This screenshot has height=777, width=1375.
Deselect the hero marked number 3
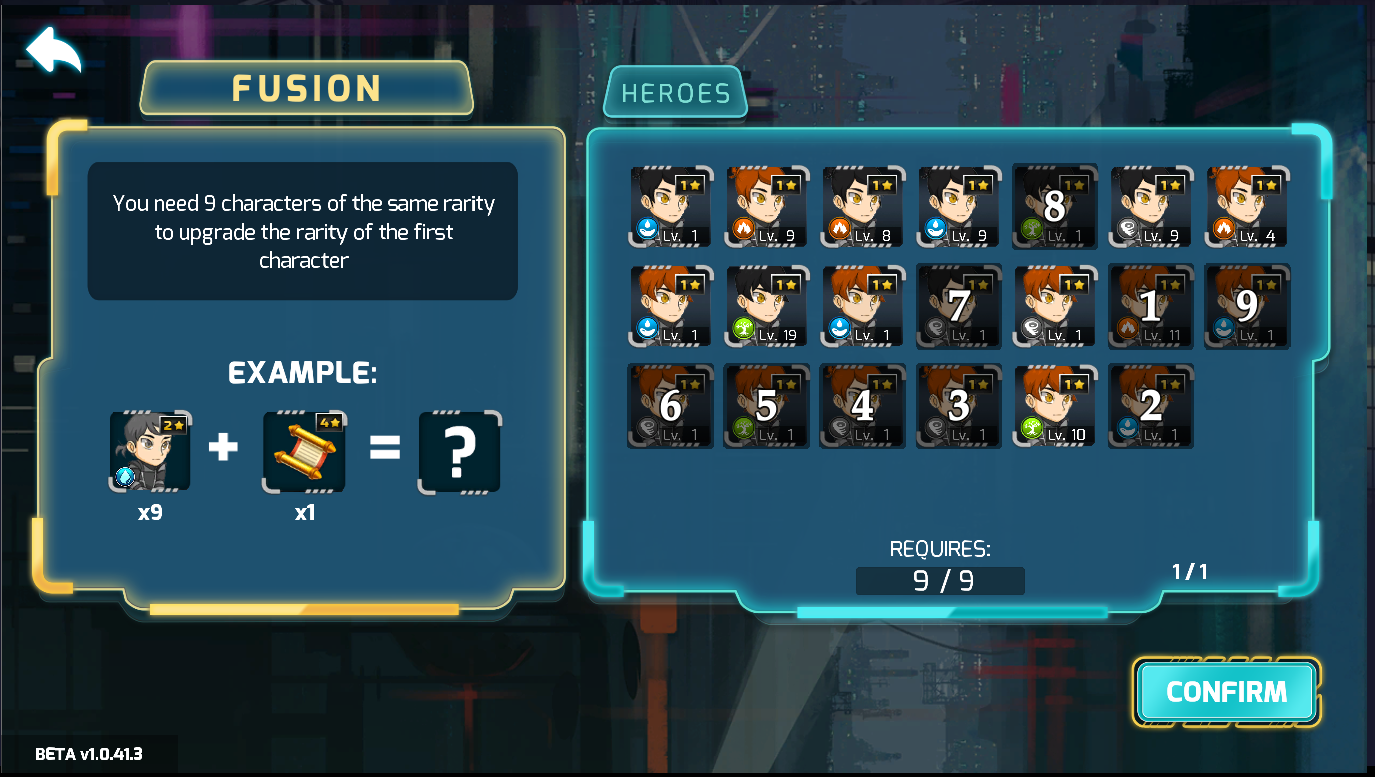959,405
